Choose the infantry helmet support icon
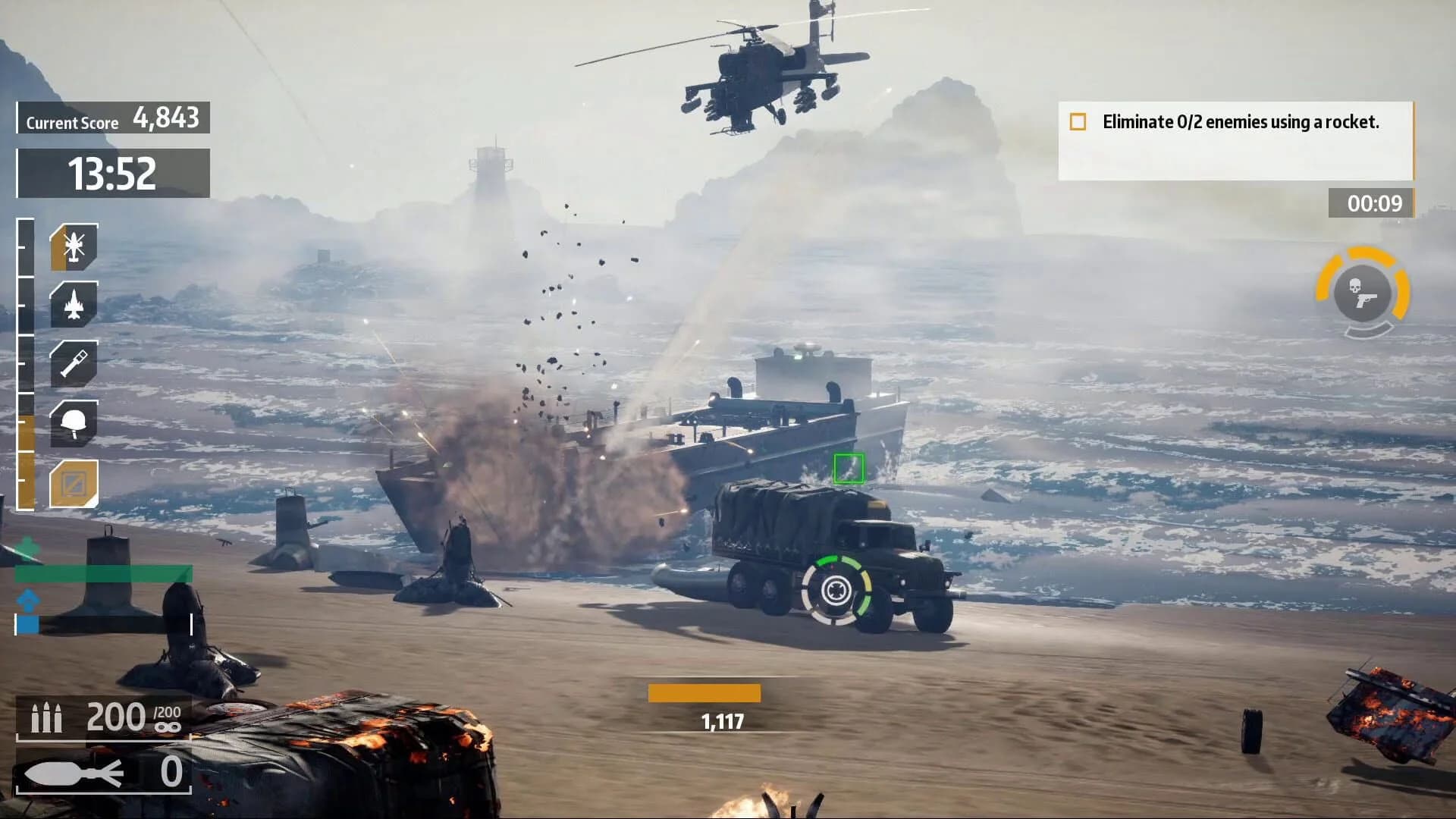Screen dimensions: 1456x819 (74, 422)
